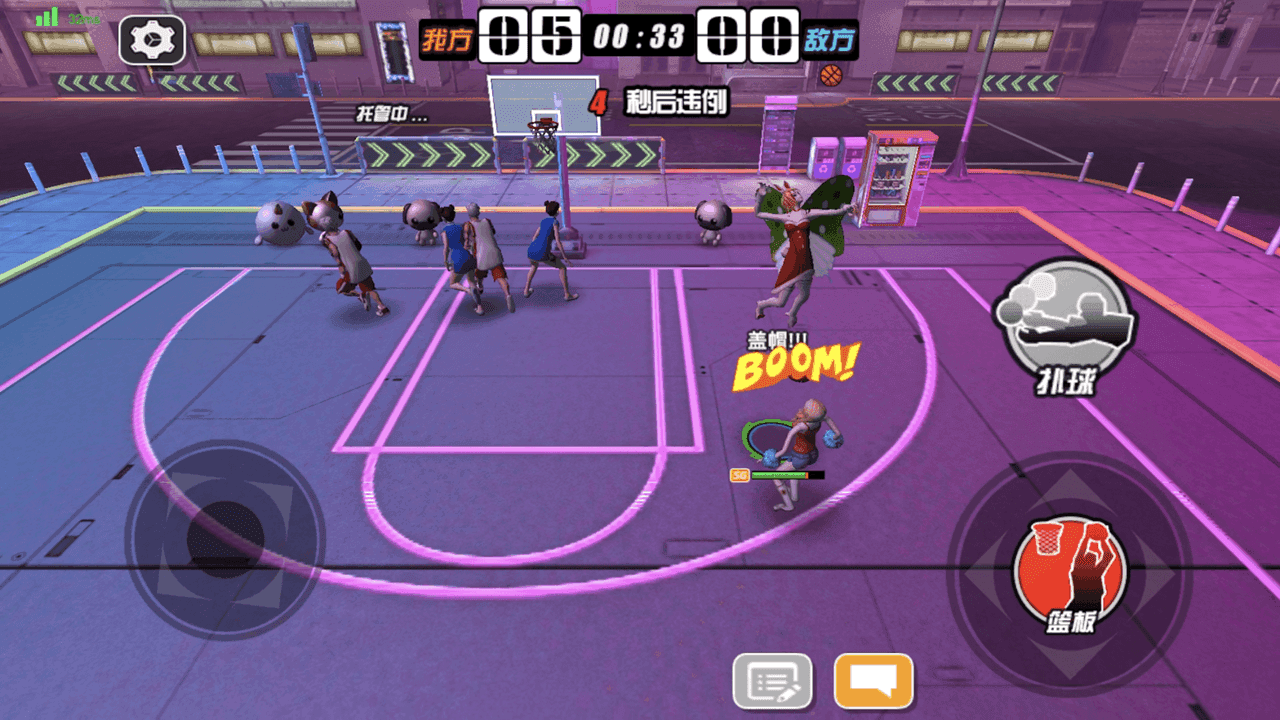Open the gear settings menu
Screen dimensions: 1280x720
pyautogui.click(x=152, y=41)
